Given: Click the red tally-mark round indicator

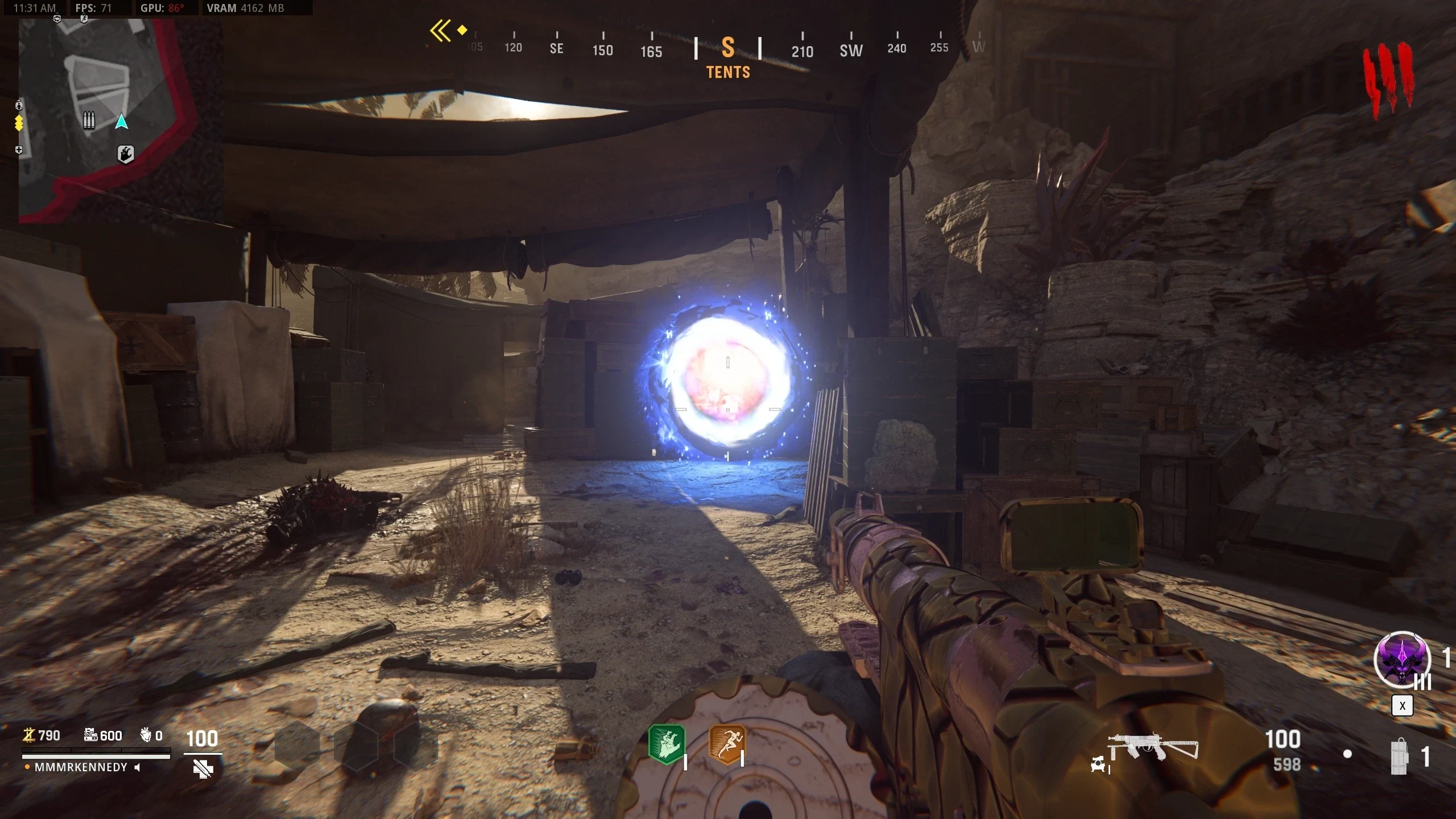Looking at the screenshot, I should click(x=1388, y=80).
